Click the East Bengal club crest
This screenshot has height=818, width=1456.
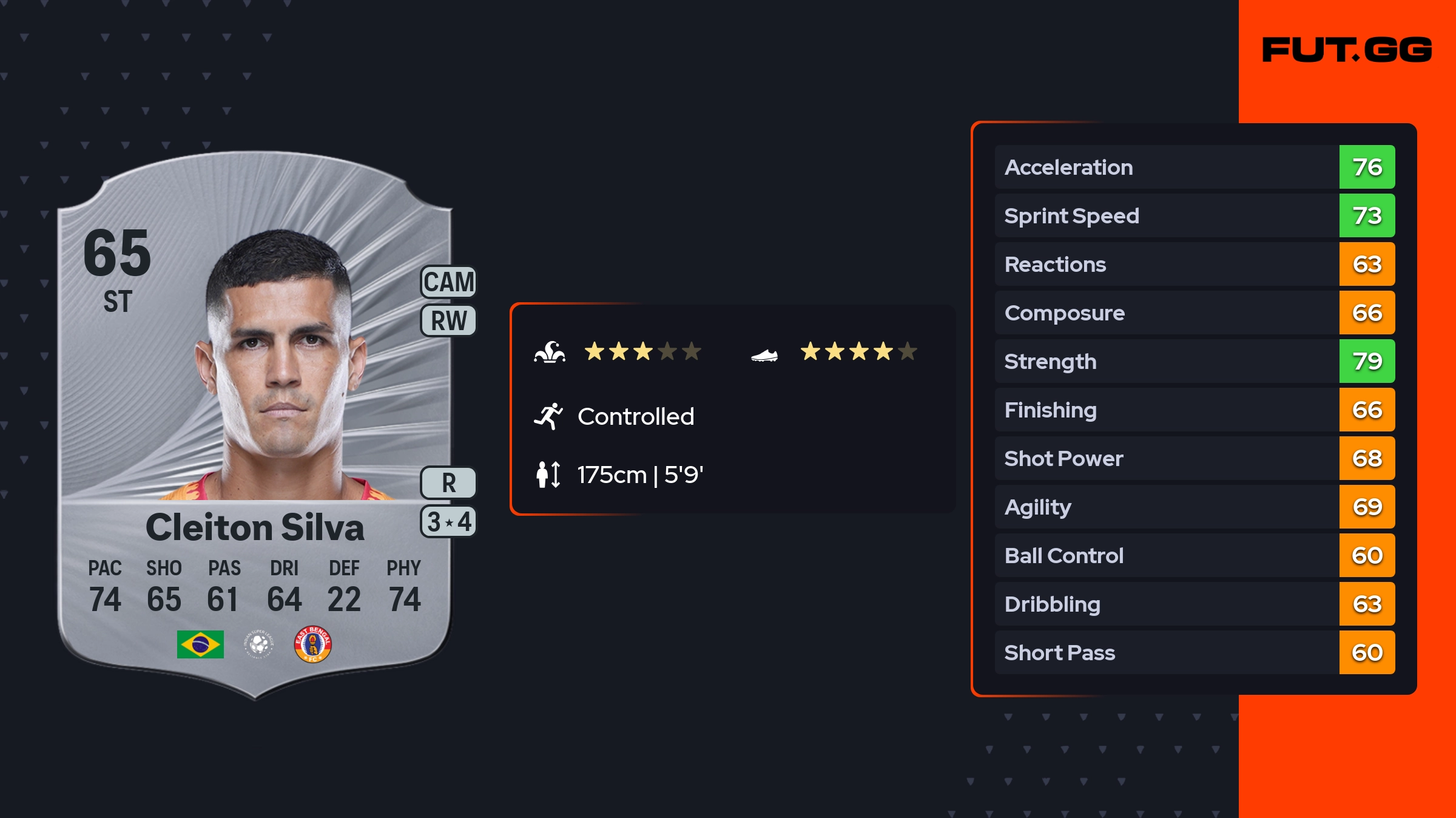click(312, 644)
